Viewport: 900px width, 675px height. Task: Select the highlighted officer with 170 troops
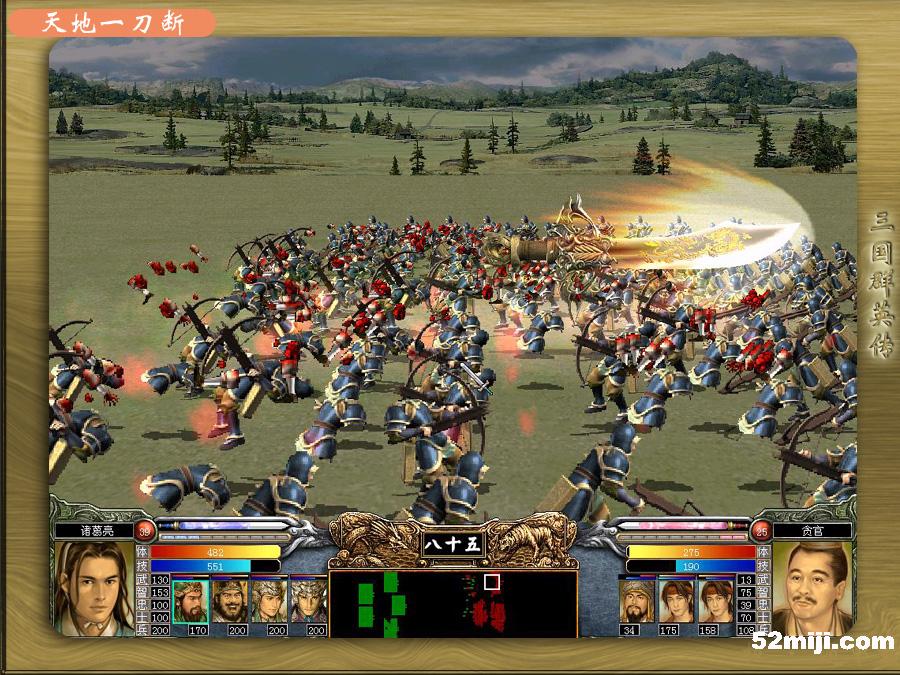[190, 600]
